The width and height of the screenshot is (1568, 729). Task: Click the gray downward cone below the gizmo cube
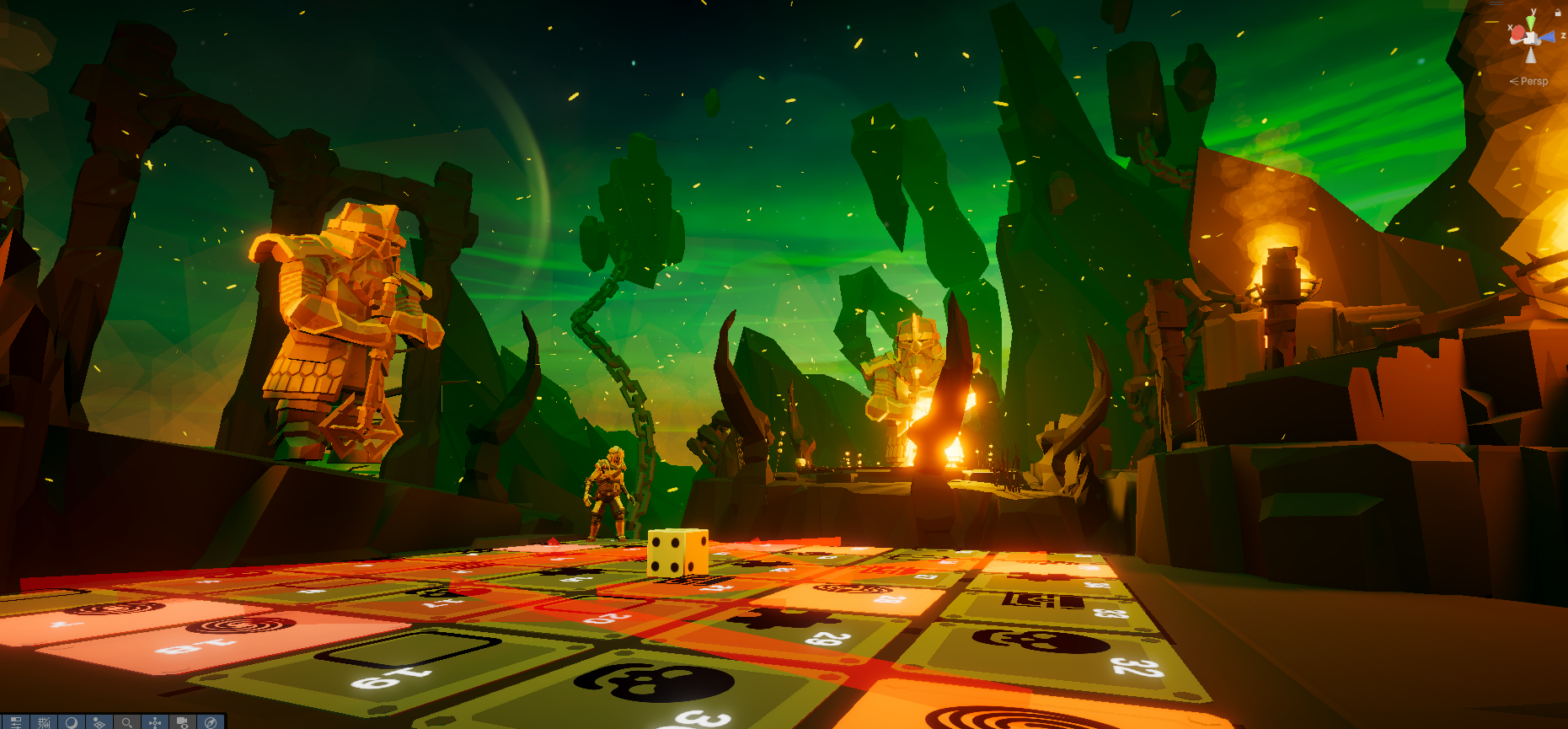pyautogui.click(x=1530, y=56)
